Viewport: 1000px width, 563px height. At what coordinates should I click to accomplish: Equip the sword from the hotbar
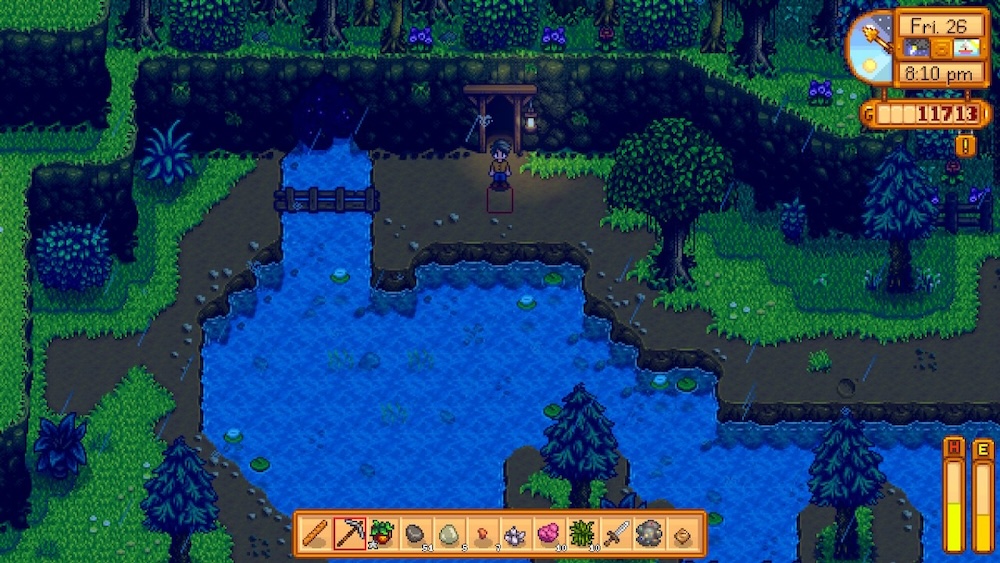(x=615, y=533)
